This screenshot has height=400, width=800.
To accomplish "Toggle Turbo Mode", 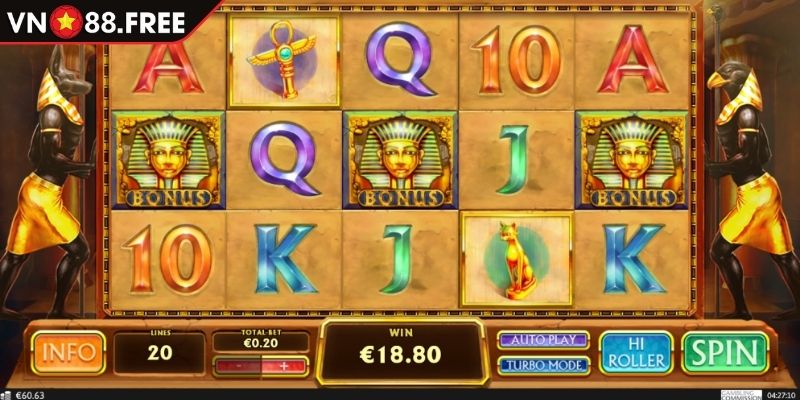I will click(x=545, y=365).
